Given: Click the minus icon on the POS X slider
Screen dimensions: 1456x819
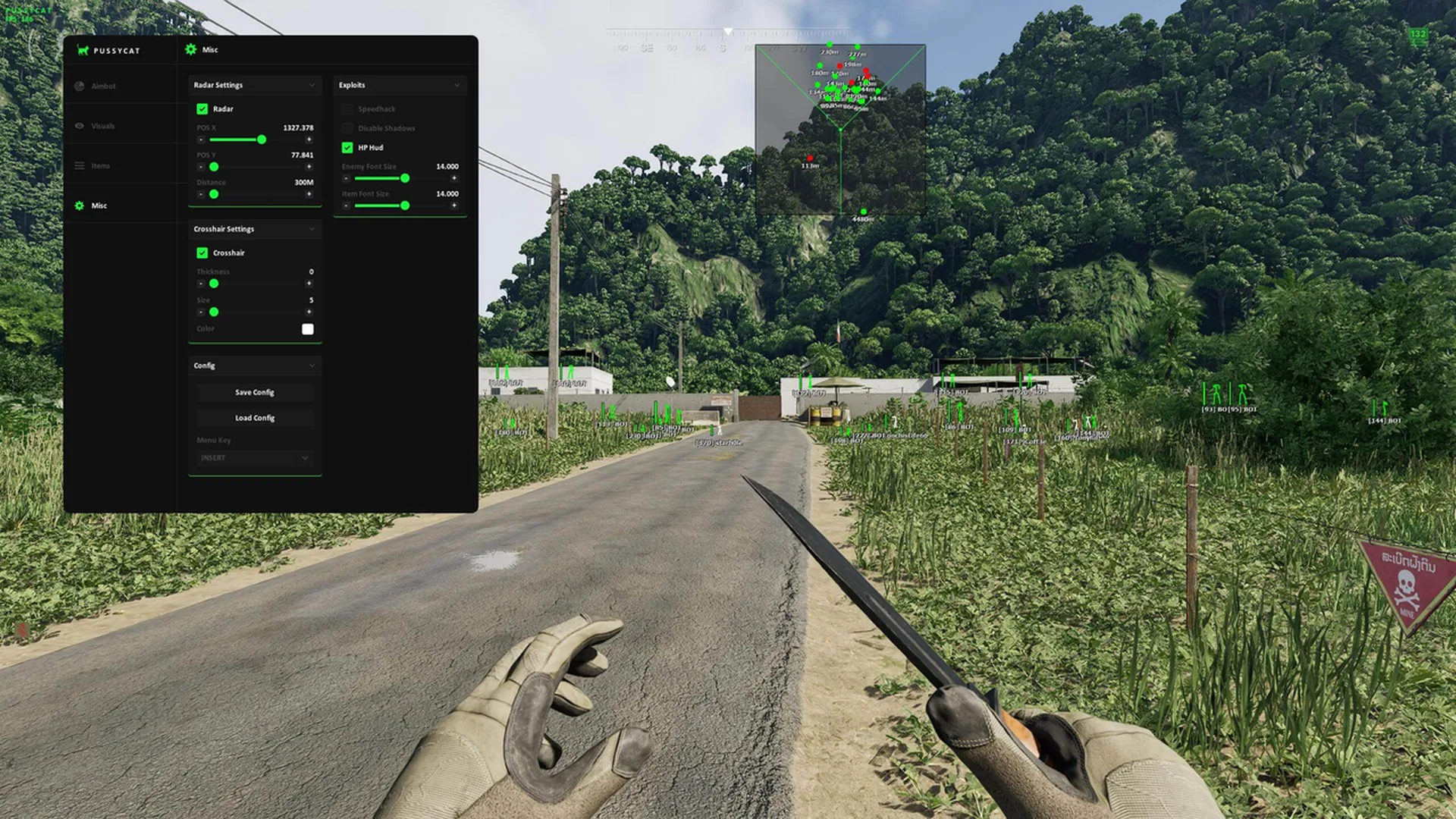Looking at the screenshot, I should click(x=199, y=140).
